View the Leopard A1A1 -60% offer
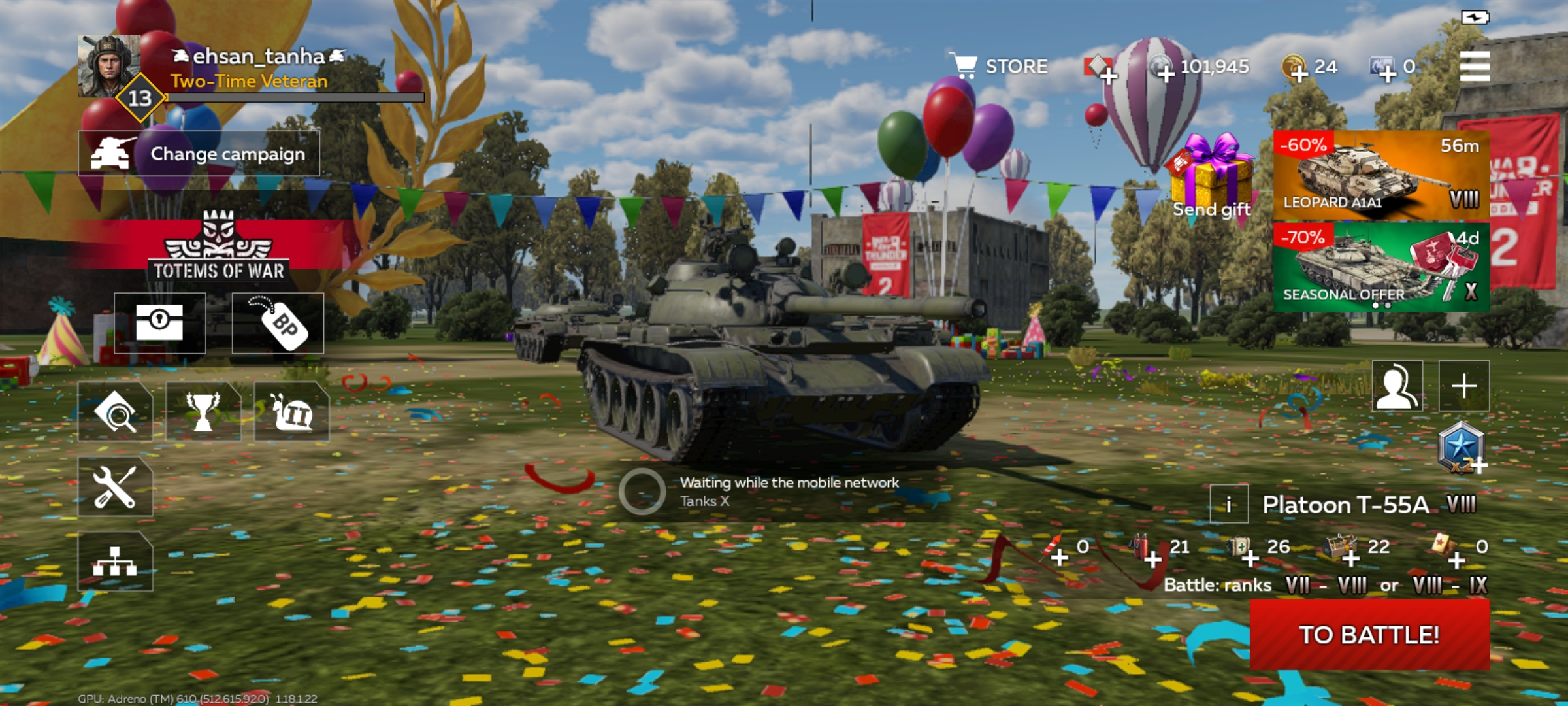The image size is (1568, 706). point(1381,175)
